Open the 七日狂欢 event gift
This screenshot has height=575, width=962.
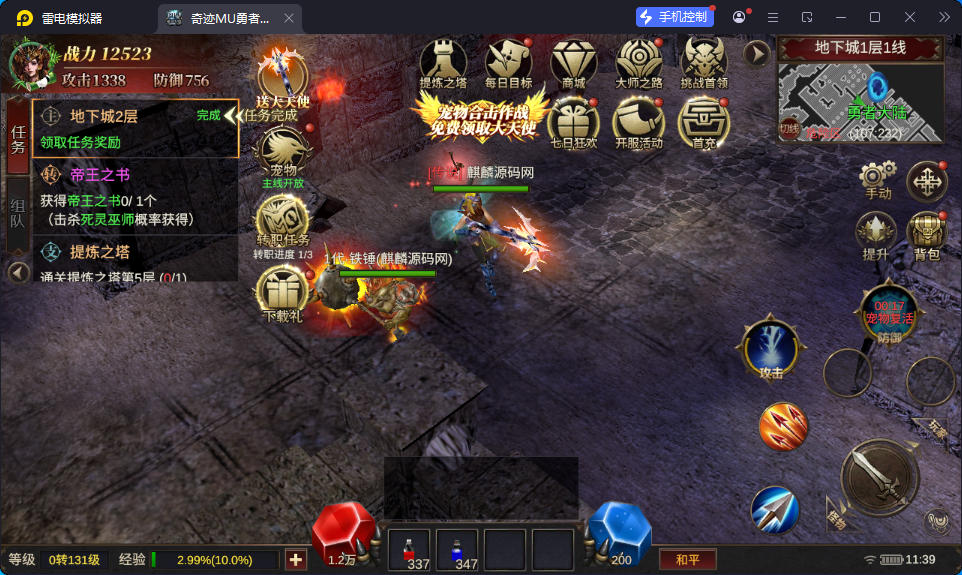coord(573,120)
